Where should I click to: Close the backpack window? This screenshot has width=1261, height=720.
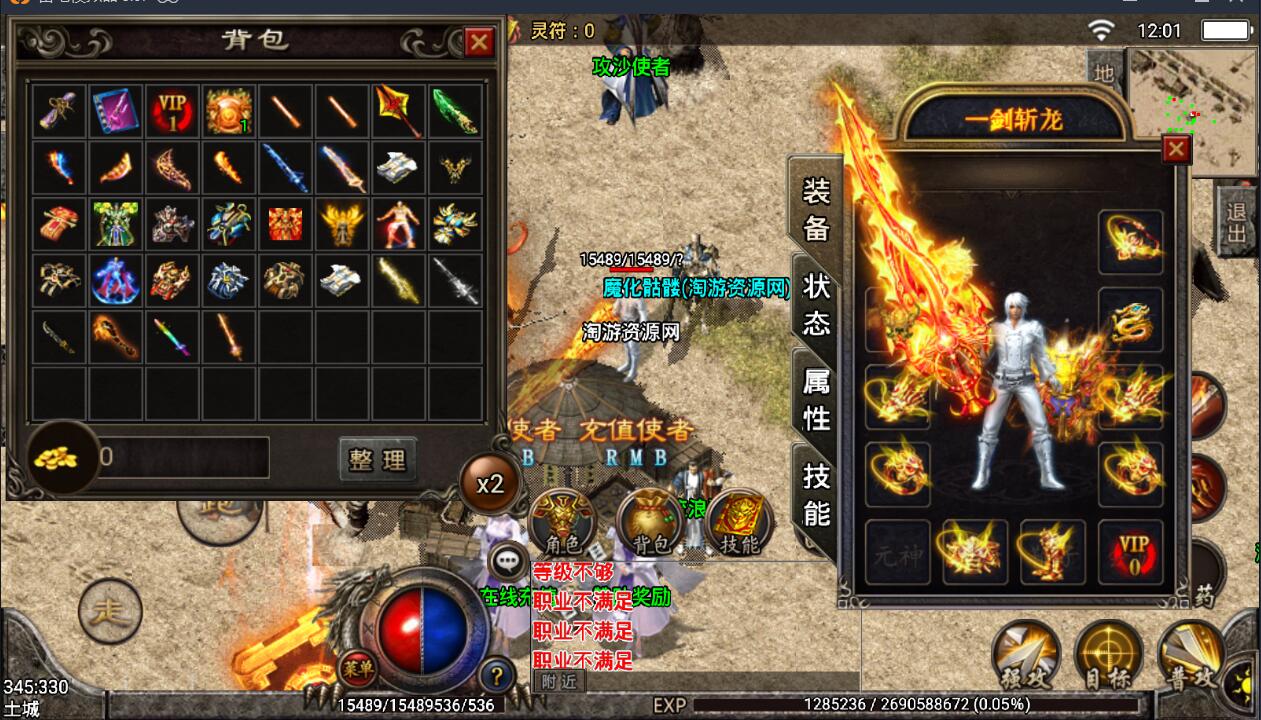480,42
